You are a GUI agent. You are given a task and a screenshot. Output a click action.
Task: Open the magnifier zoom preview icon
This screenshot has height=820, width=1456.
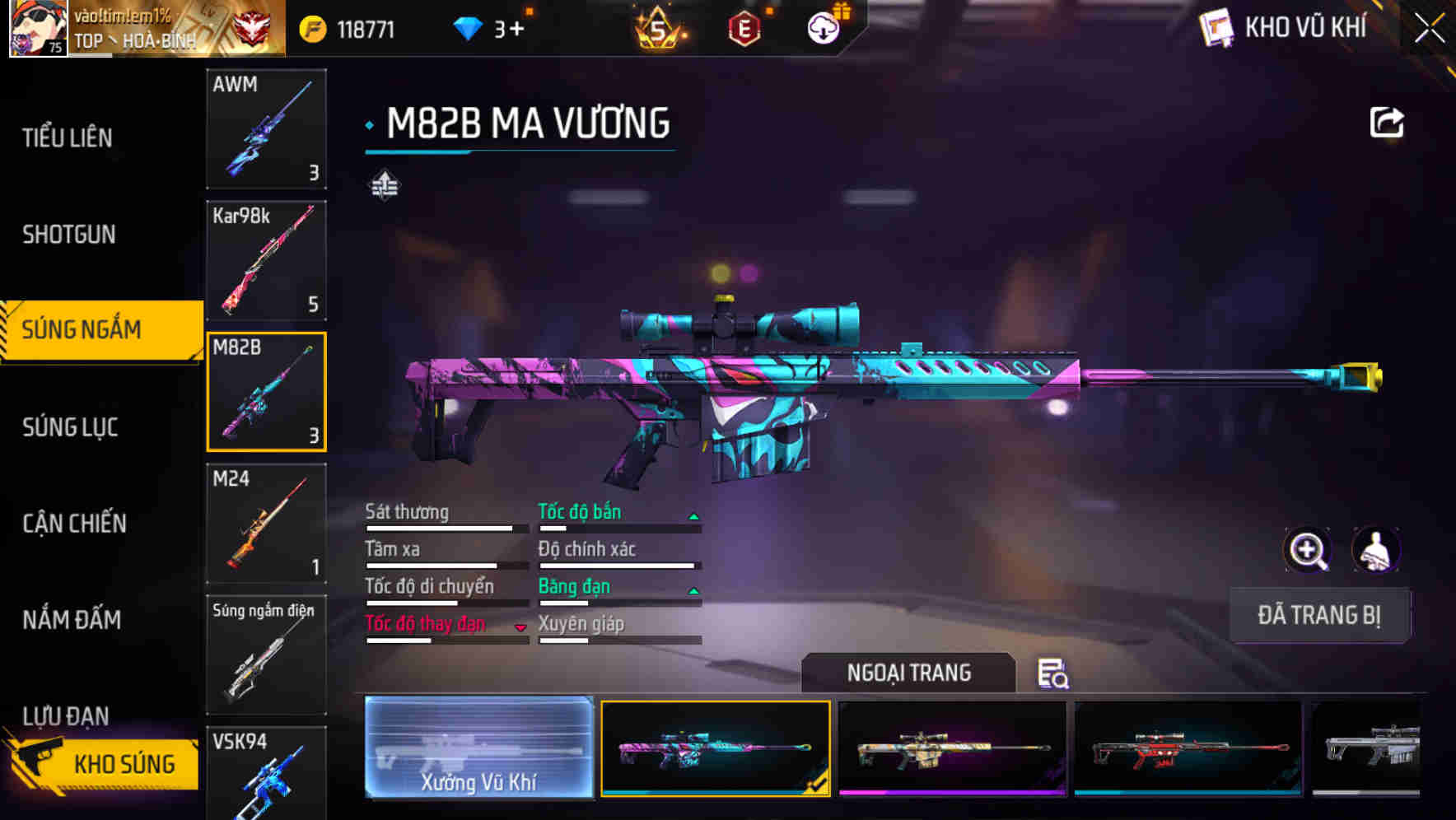click(1309, 550)
